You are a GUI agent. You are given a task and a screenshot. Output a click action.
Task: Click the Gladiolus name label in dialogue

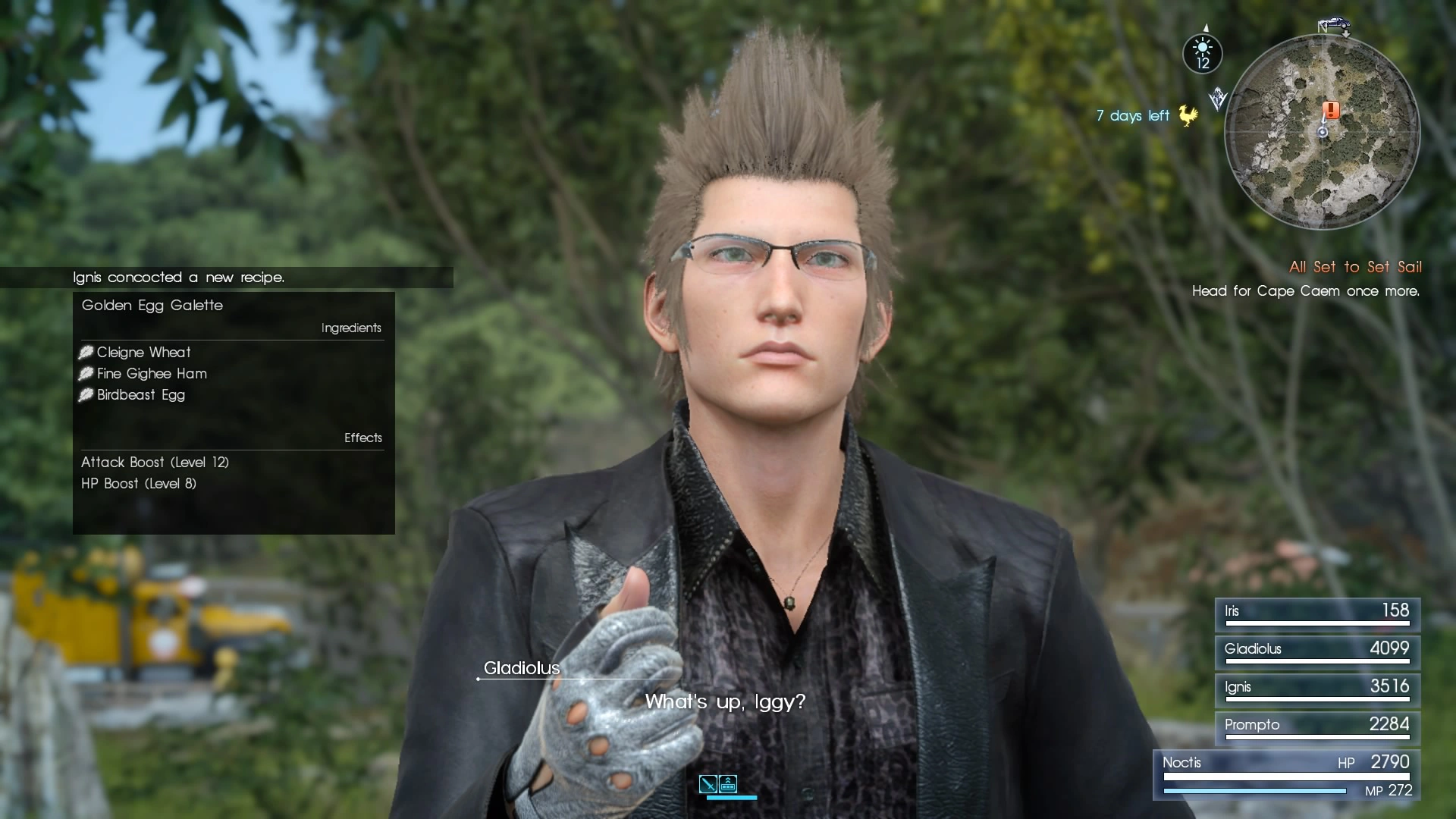[x=521, y=668]
